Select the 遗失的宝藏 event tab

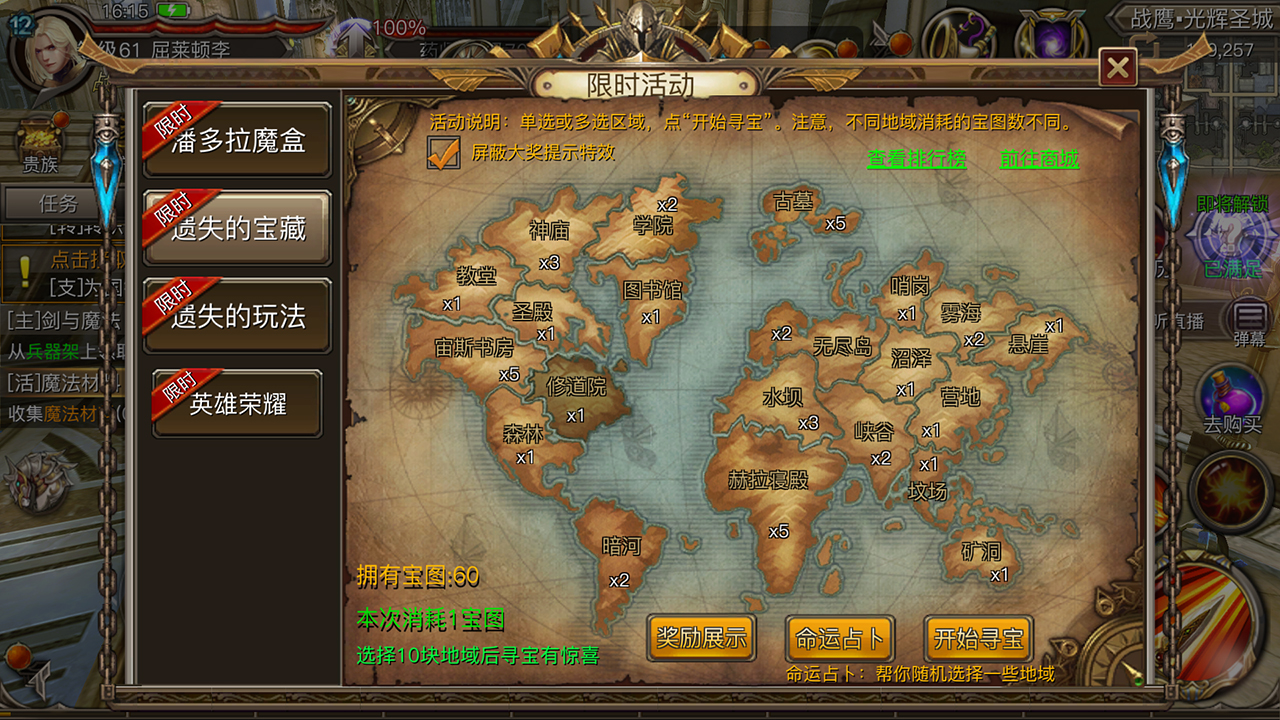(237, 228)
